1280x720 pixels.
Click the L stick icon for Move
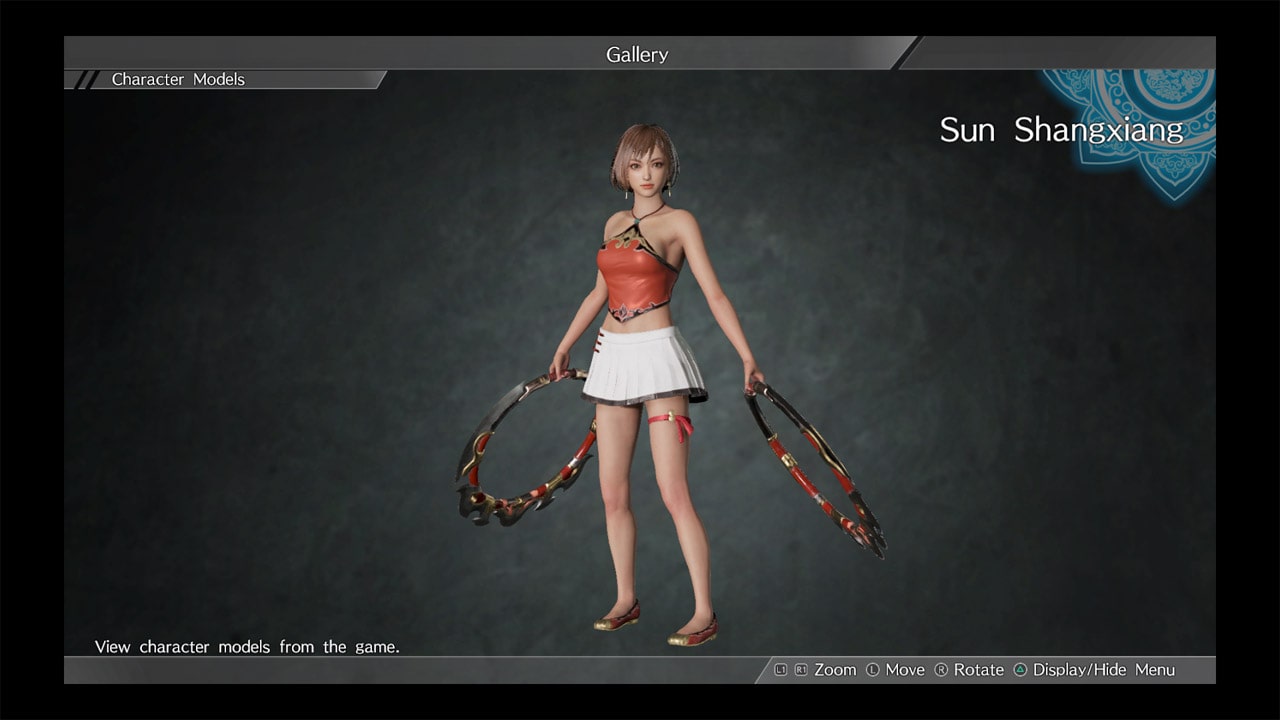pos(873,670)
